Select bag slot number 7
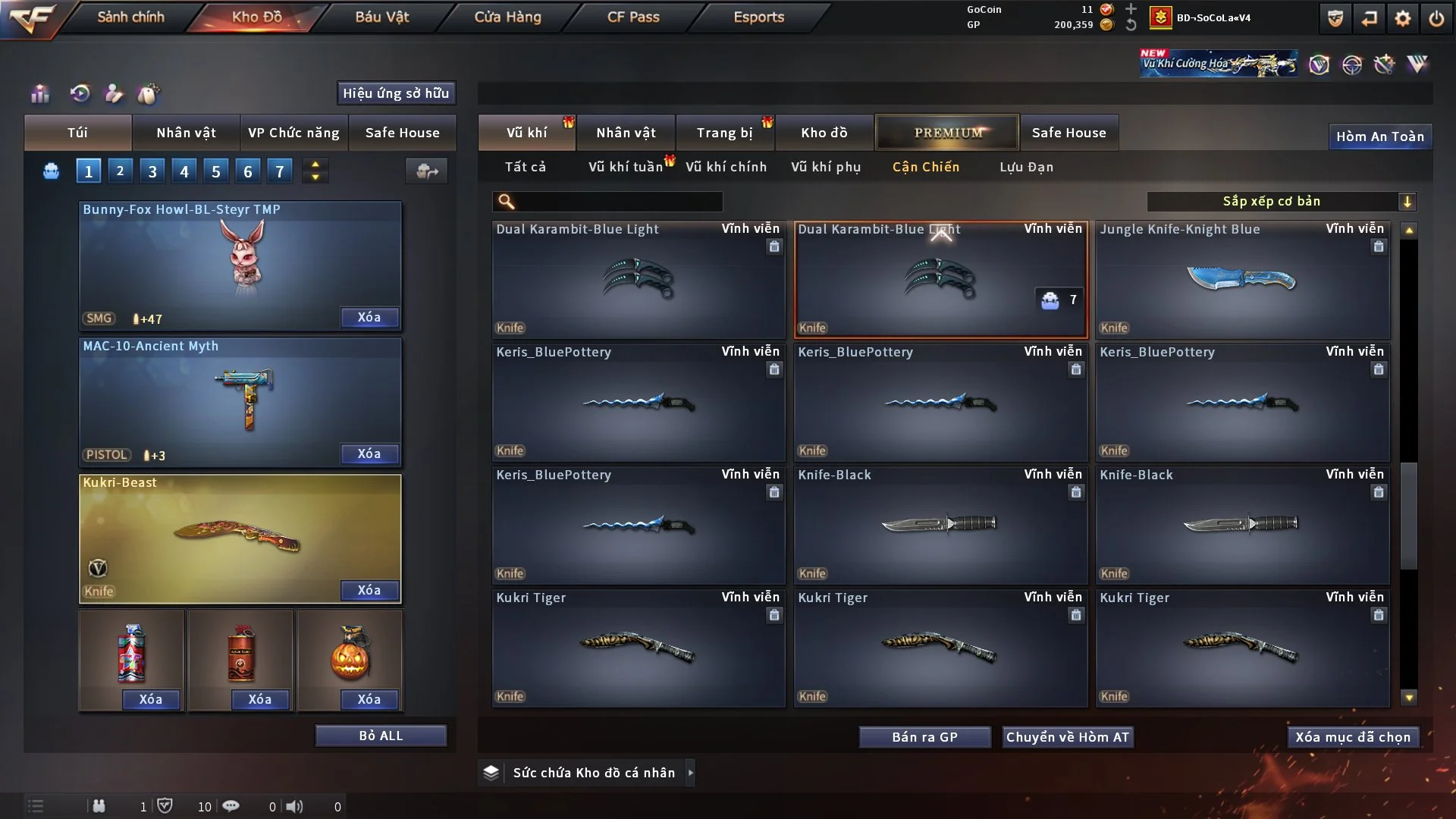This screenshot has height=819, width=1456. (x=280, y=170)
